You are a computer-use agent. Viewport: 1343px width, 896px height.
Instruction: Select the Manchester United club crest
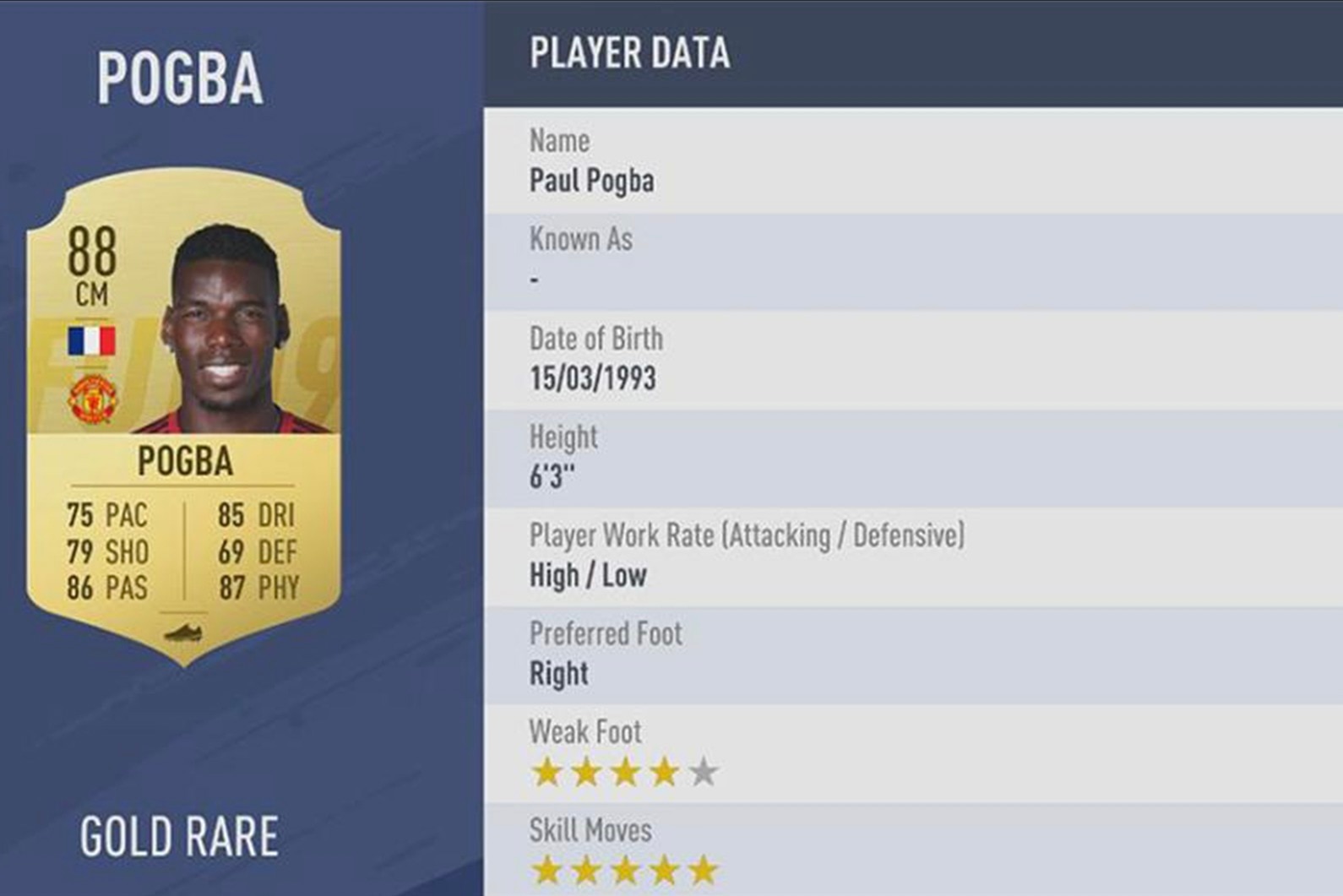coord(93,397)
